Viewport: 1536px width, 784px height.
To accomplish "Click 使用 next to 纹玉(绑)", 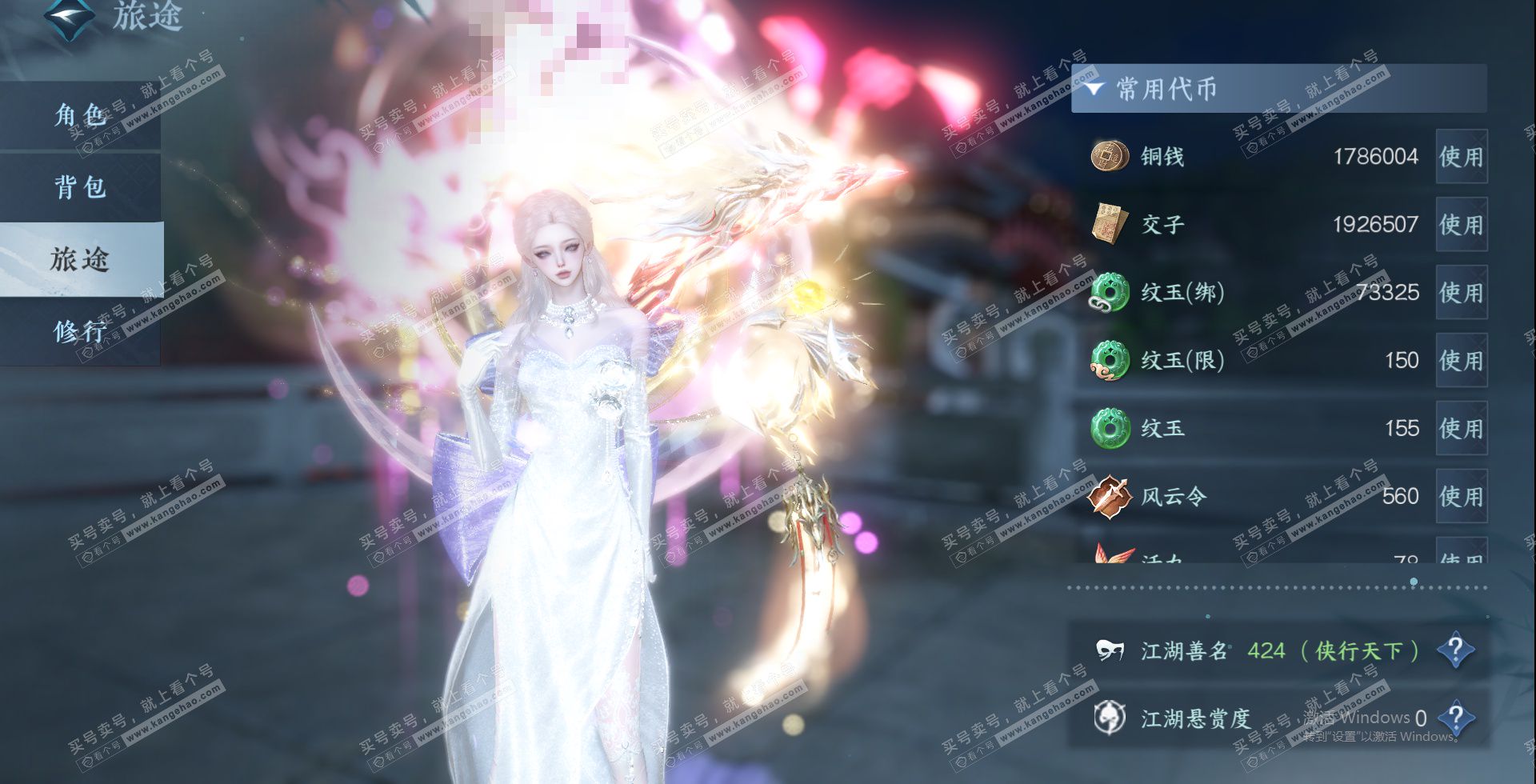I will coord(1461,293).
